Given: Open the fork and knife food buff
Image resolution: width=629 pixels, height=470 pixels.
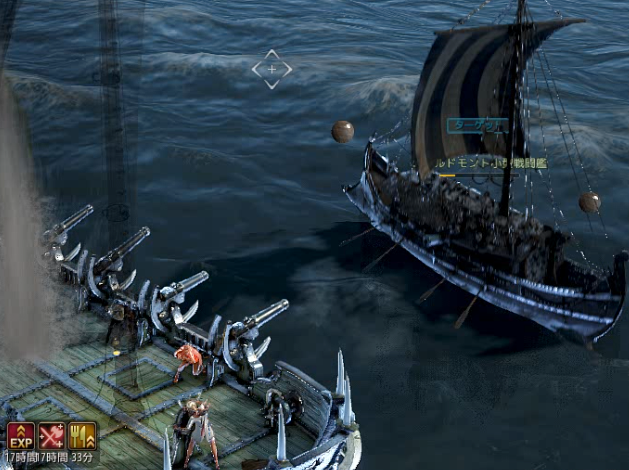Looking at the screenshot, I should 82,436.
